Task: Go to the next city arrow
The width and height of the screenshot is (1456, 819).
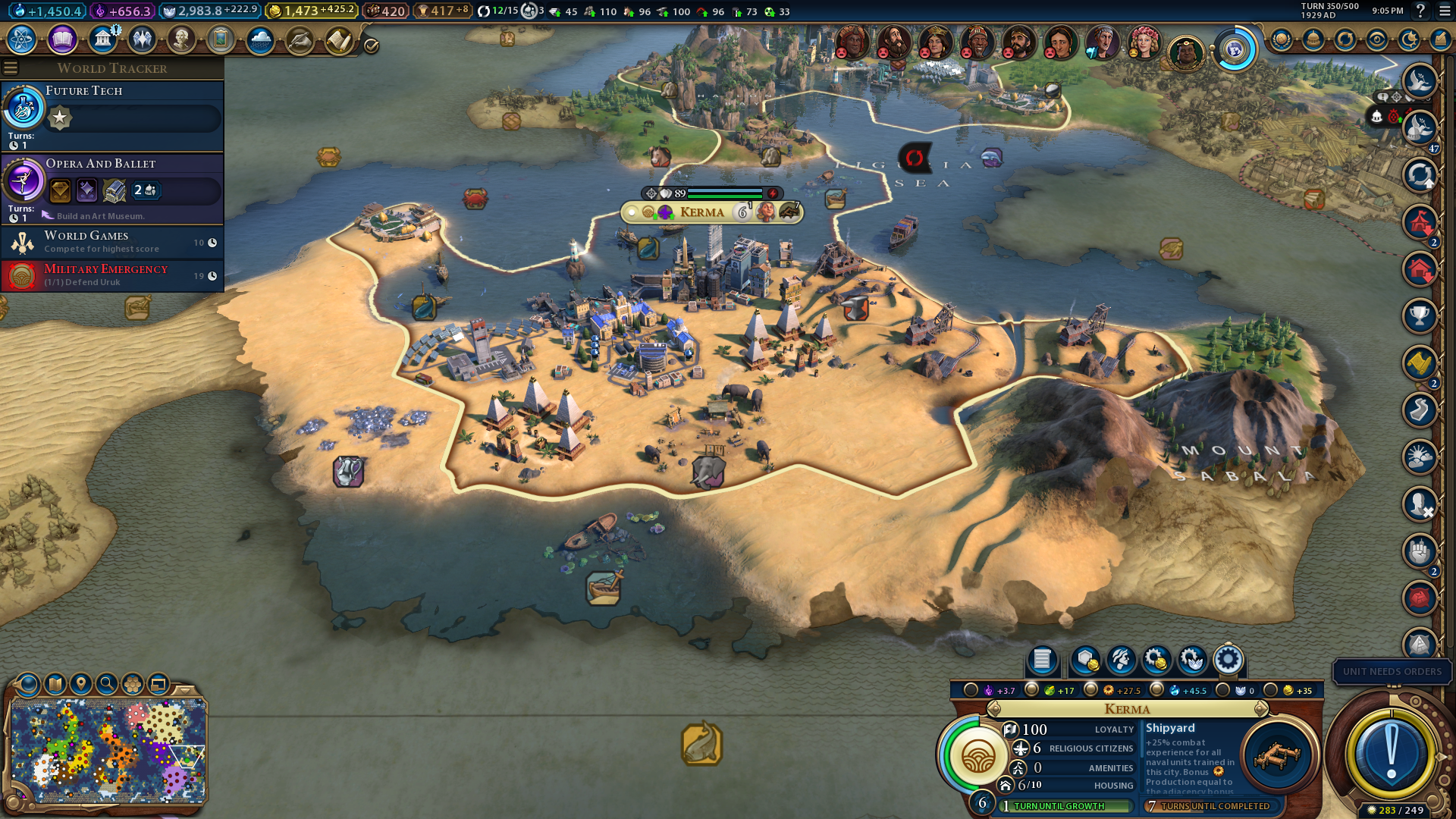Action: (x=1261, y=709)
